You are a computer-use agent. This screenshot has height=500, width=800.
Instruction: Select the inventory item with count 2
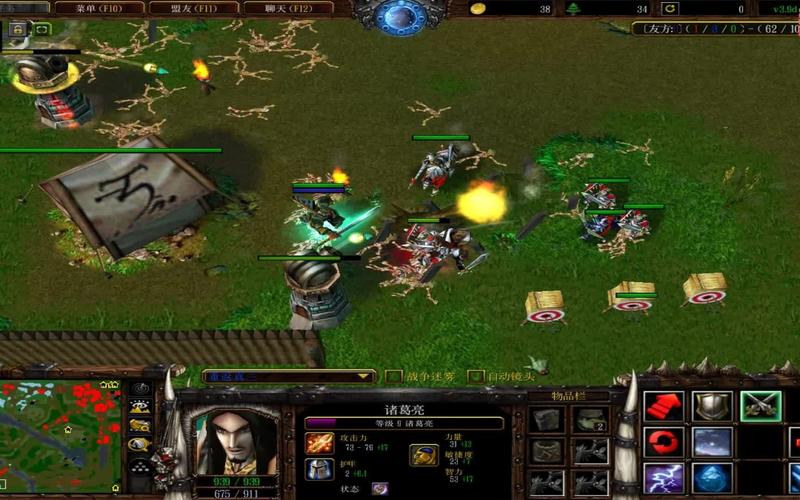click(589, 420)
